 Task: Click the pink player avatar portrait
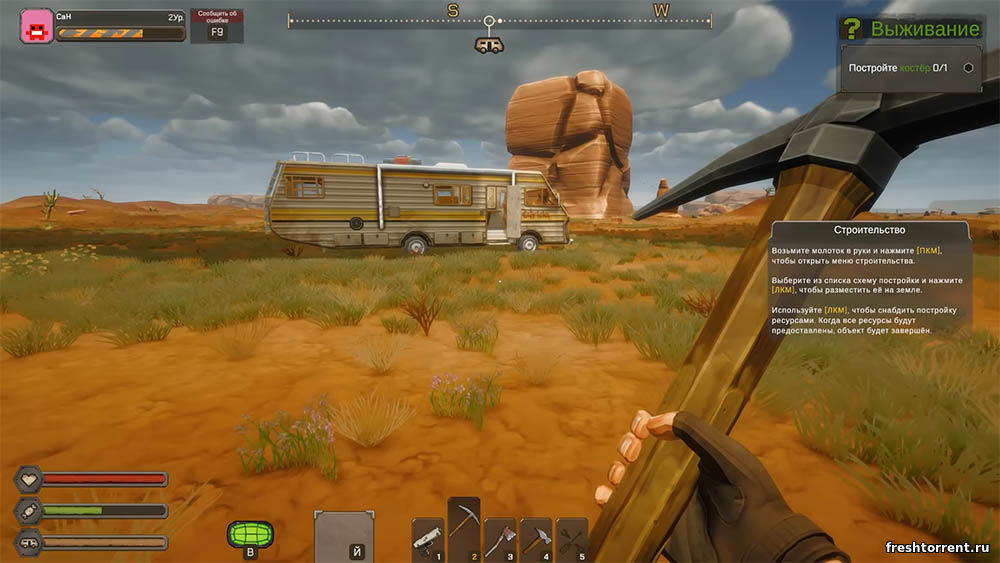[37, 26]
